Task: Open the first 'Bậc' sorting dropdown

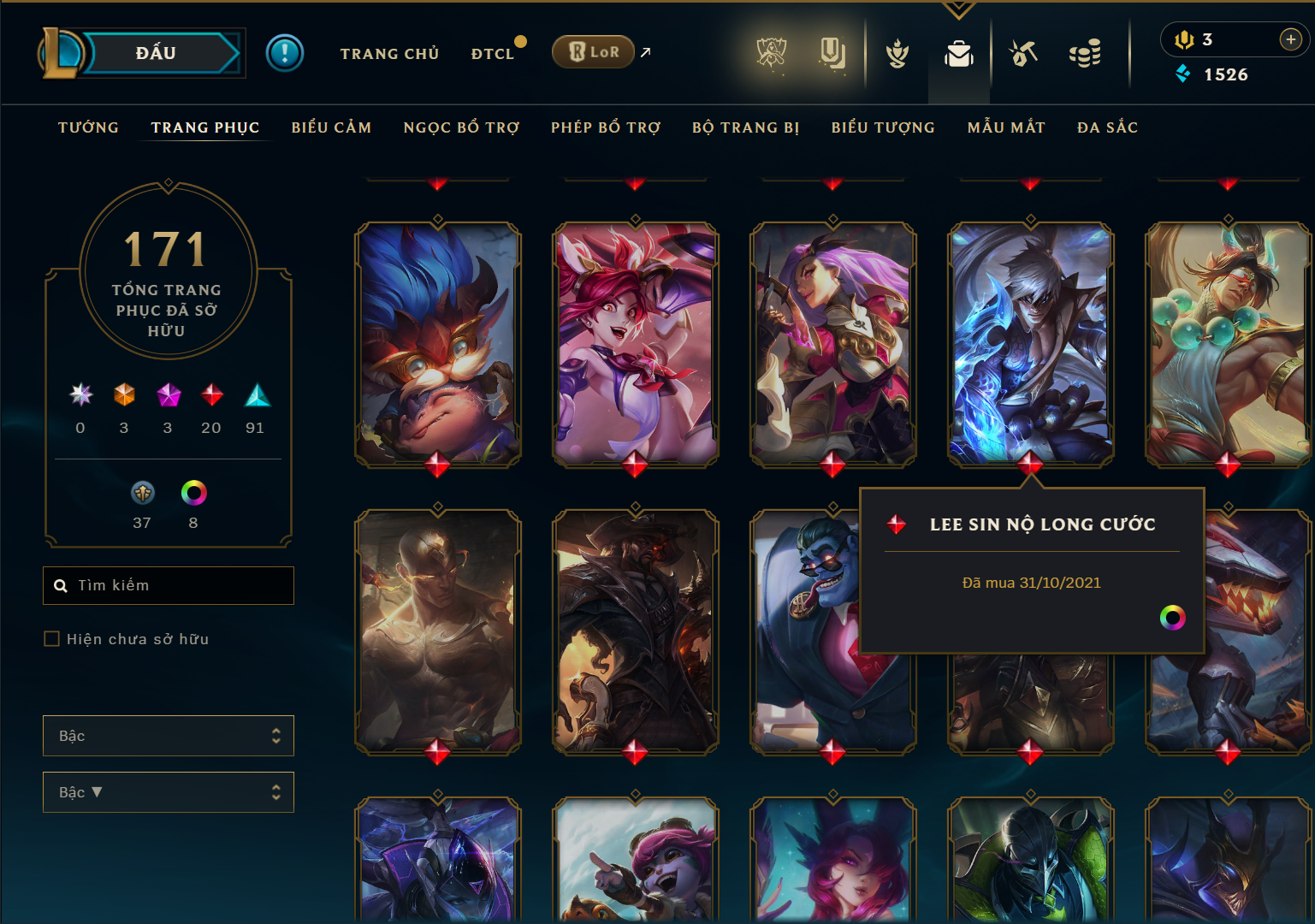Action: (x=168, y=735)
